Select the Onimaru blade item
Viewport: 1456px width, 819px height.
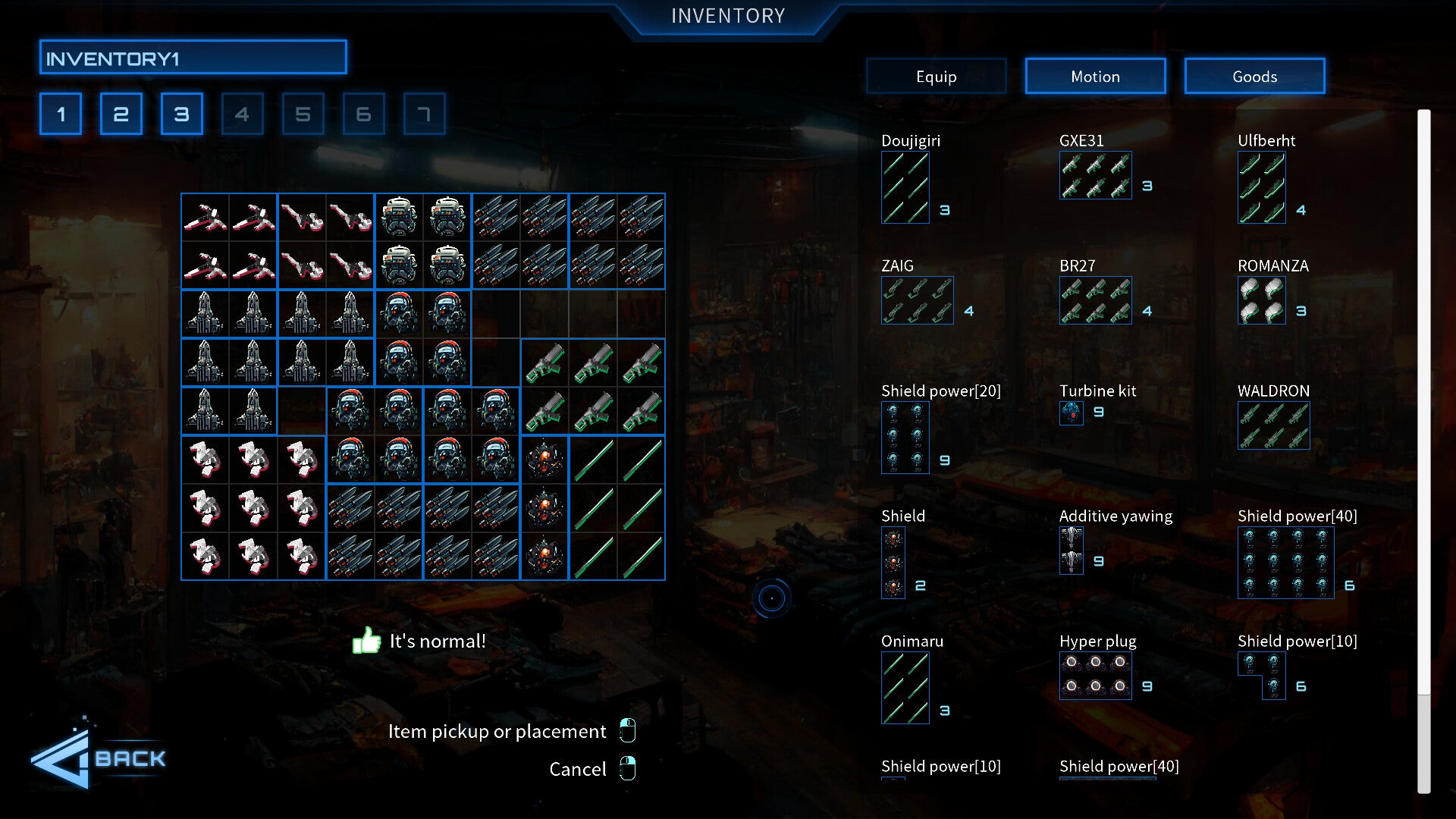[x=905, y=688]
